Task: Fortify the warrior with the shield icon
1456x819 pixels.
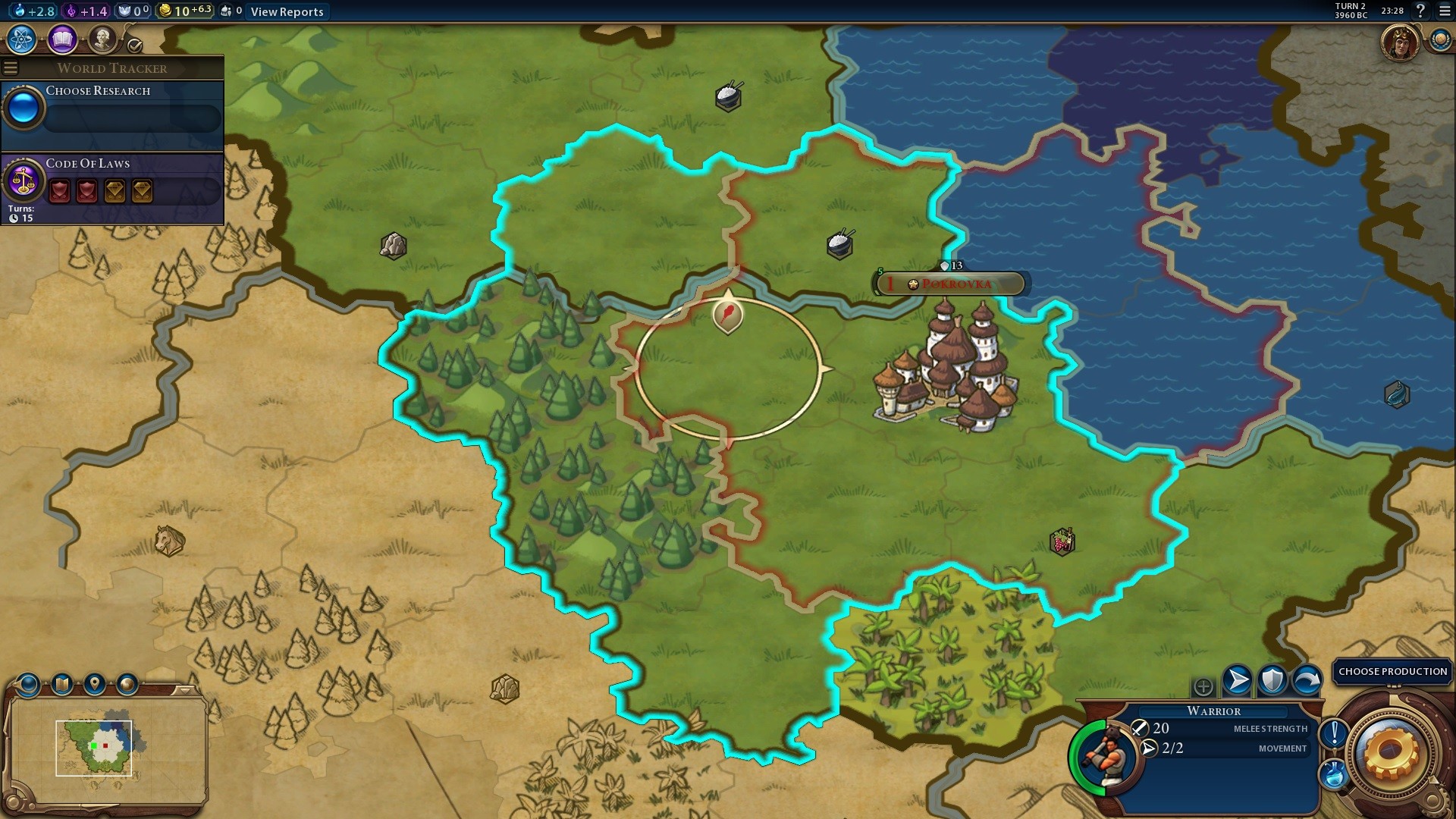Action: coord(1272,680)
